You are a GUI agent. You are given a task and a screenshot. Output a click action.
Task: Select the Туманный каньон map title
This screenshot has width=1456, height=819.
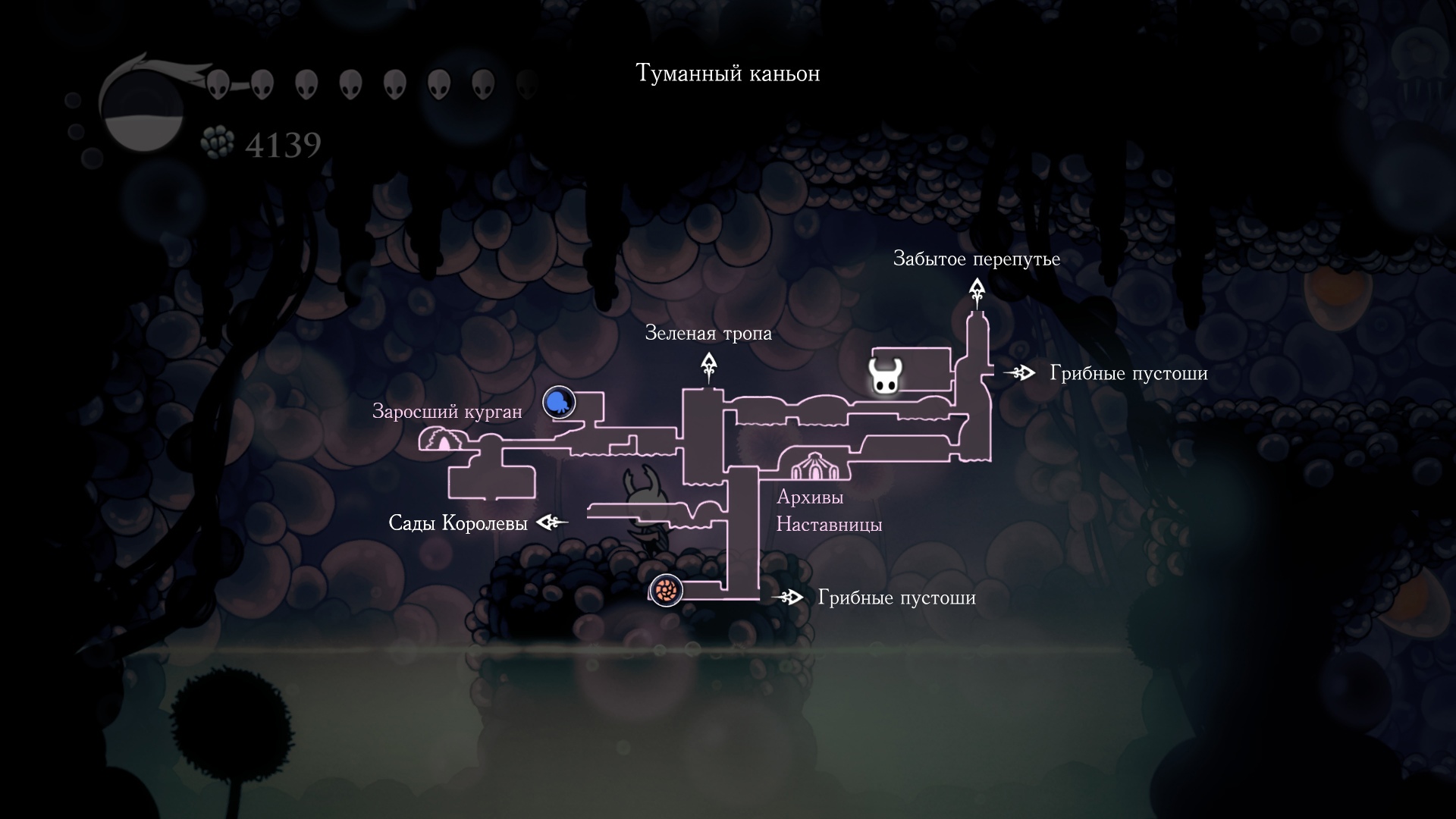(728, 74)
